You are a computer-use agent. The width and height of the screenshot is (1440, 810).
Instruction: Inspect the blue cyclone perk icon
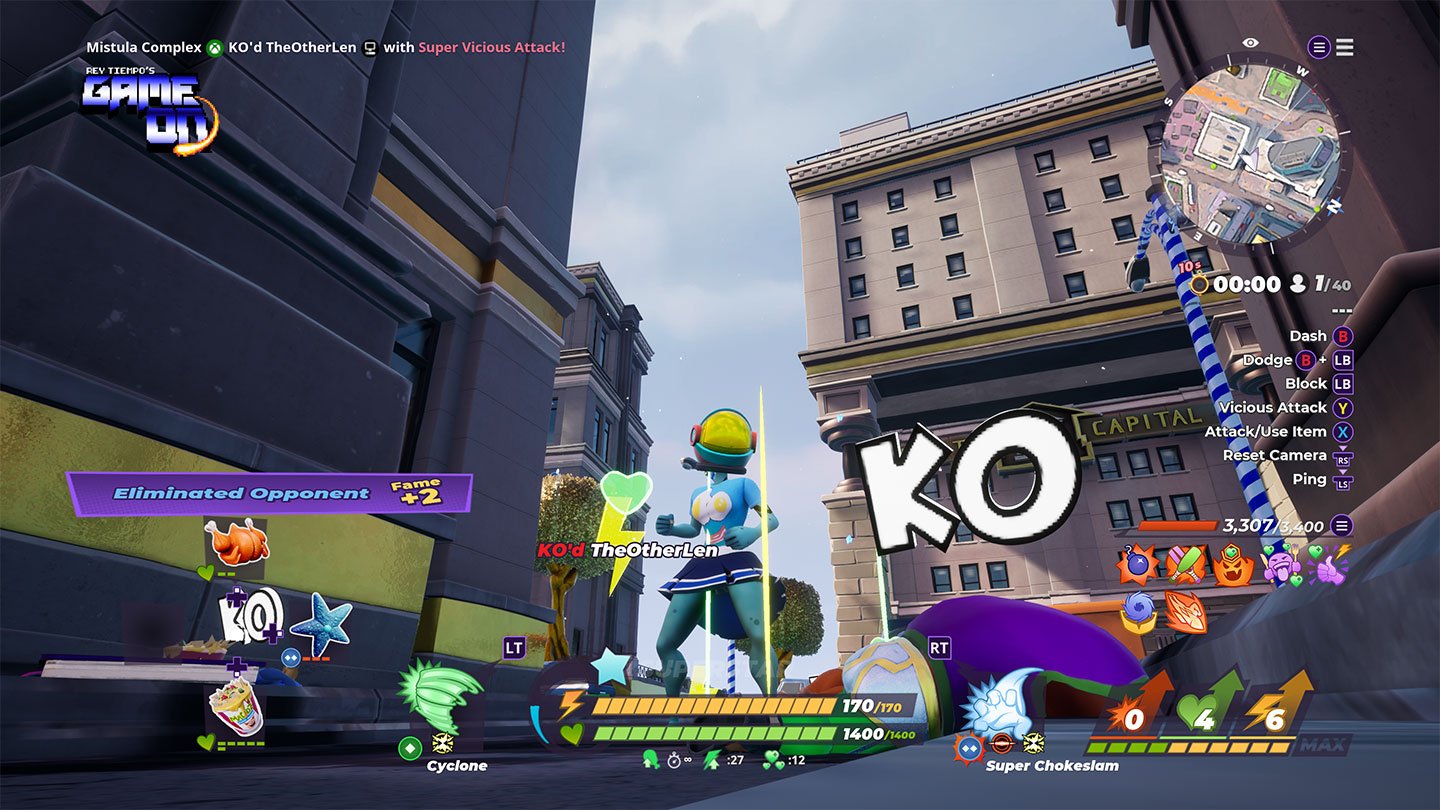click(1138, 612)
